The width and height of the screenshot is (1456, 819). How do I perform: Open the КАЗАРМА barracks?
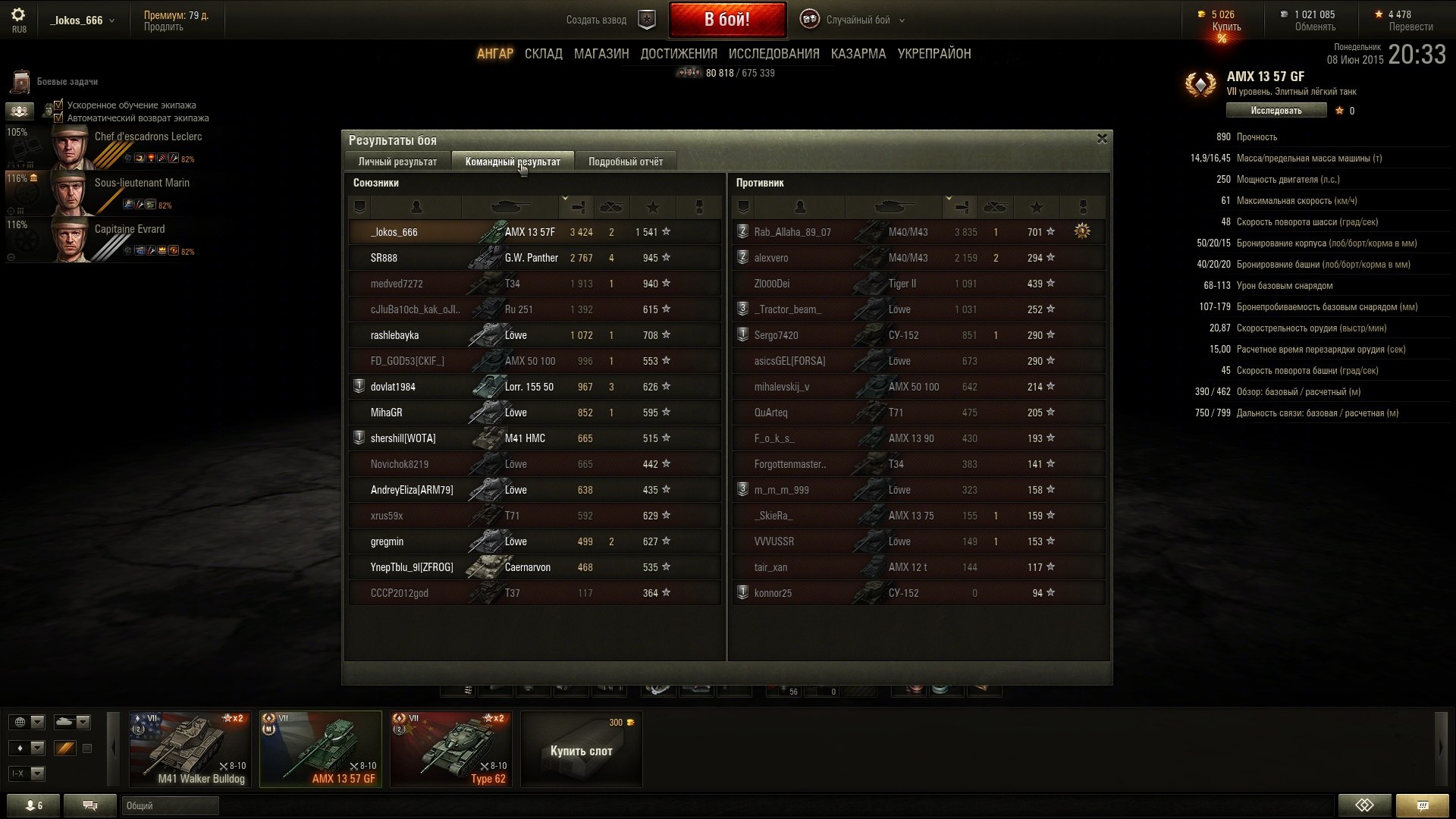858,54
